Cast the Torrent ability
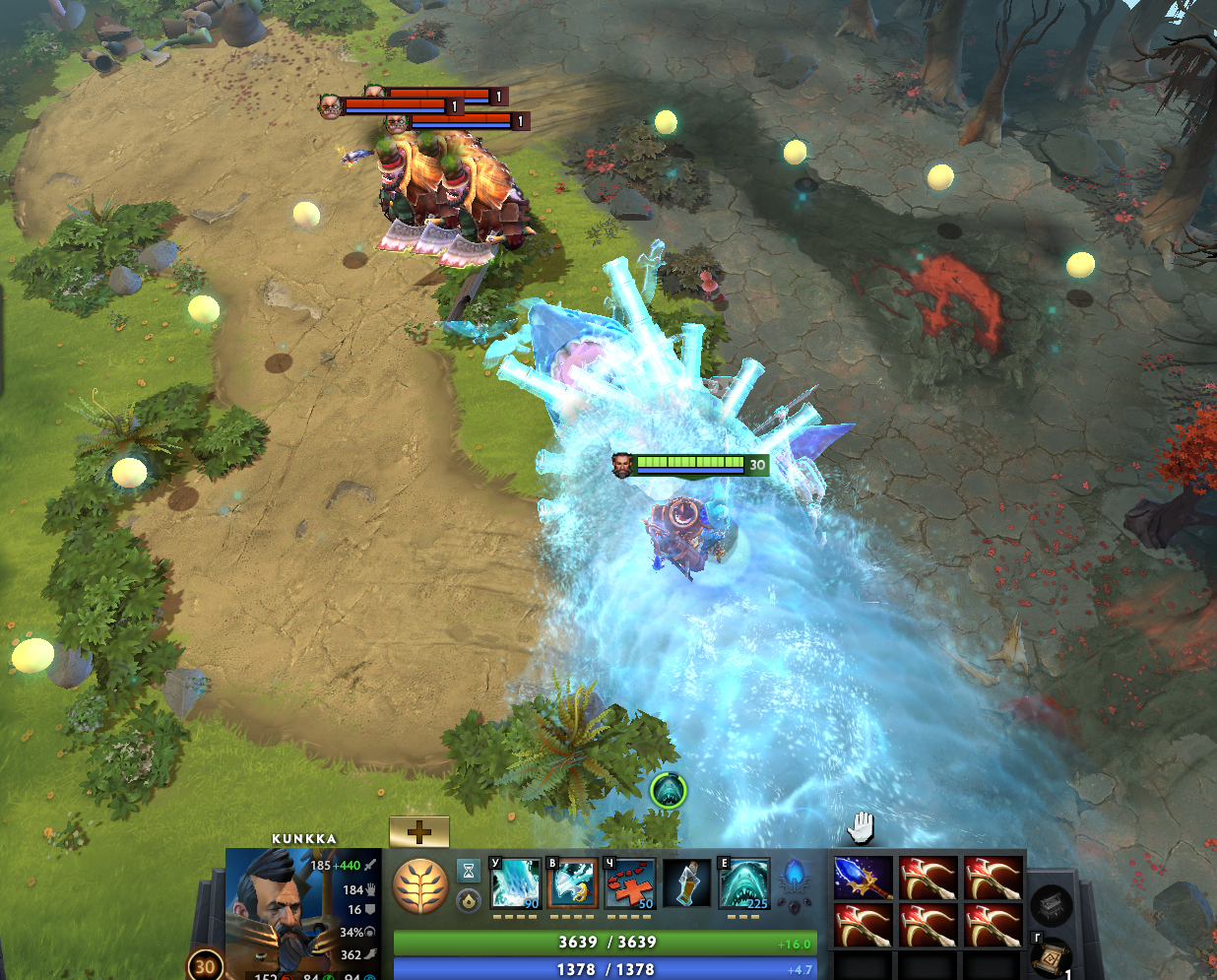The image size is (1217, 980). coord(516,883)
